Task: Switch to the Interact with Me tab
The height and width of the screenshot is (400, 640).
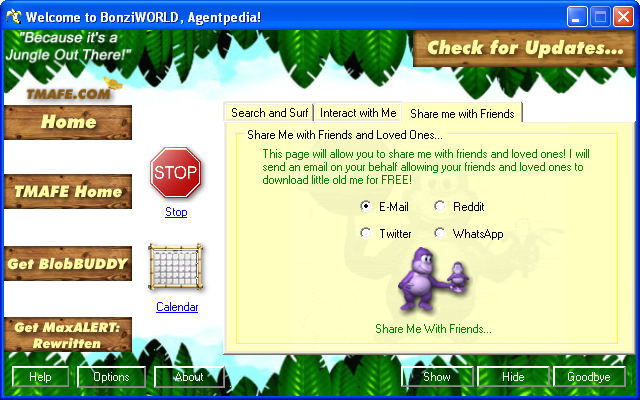Action: click(358, 113)
